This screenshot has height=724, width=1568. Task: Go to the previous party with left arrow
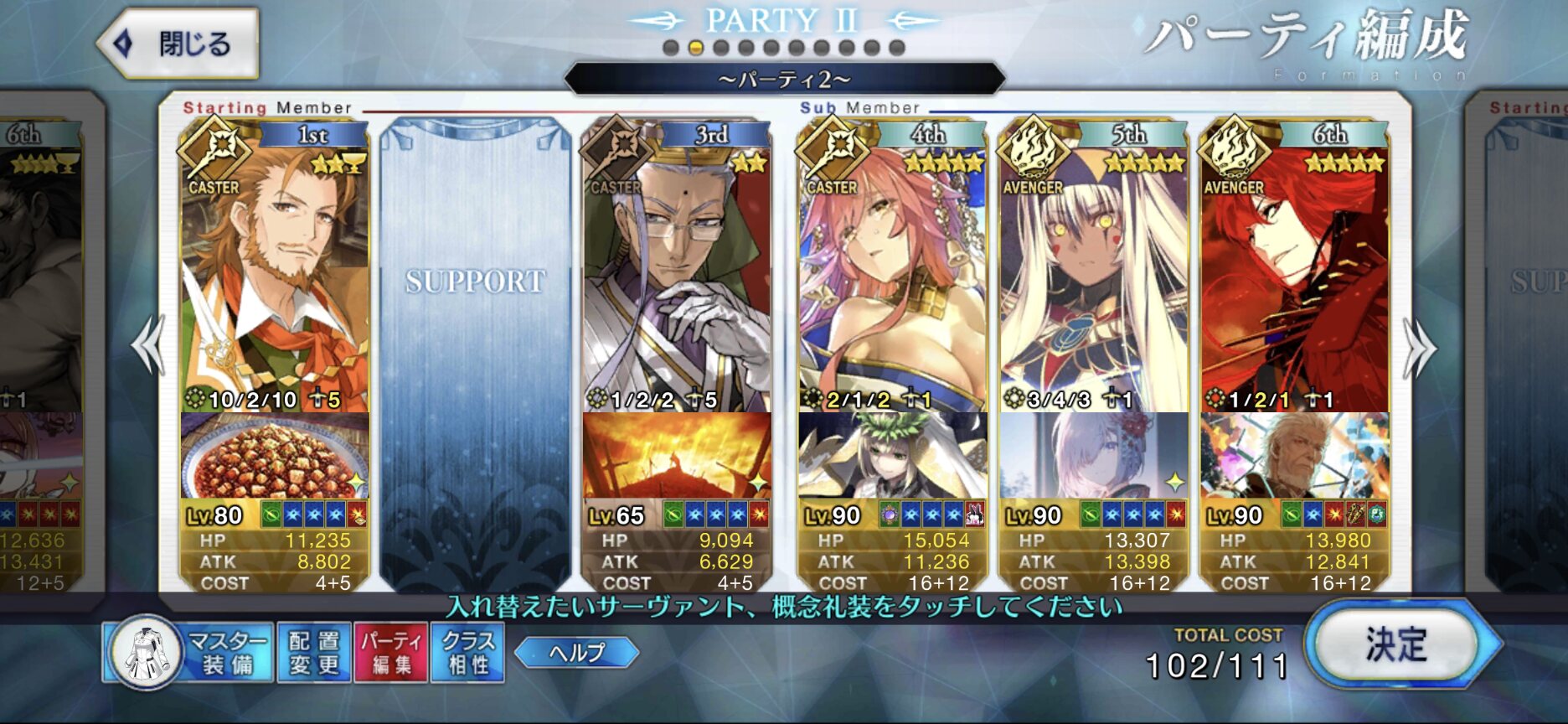(148, 345)
